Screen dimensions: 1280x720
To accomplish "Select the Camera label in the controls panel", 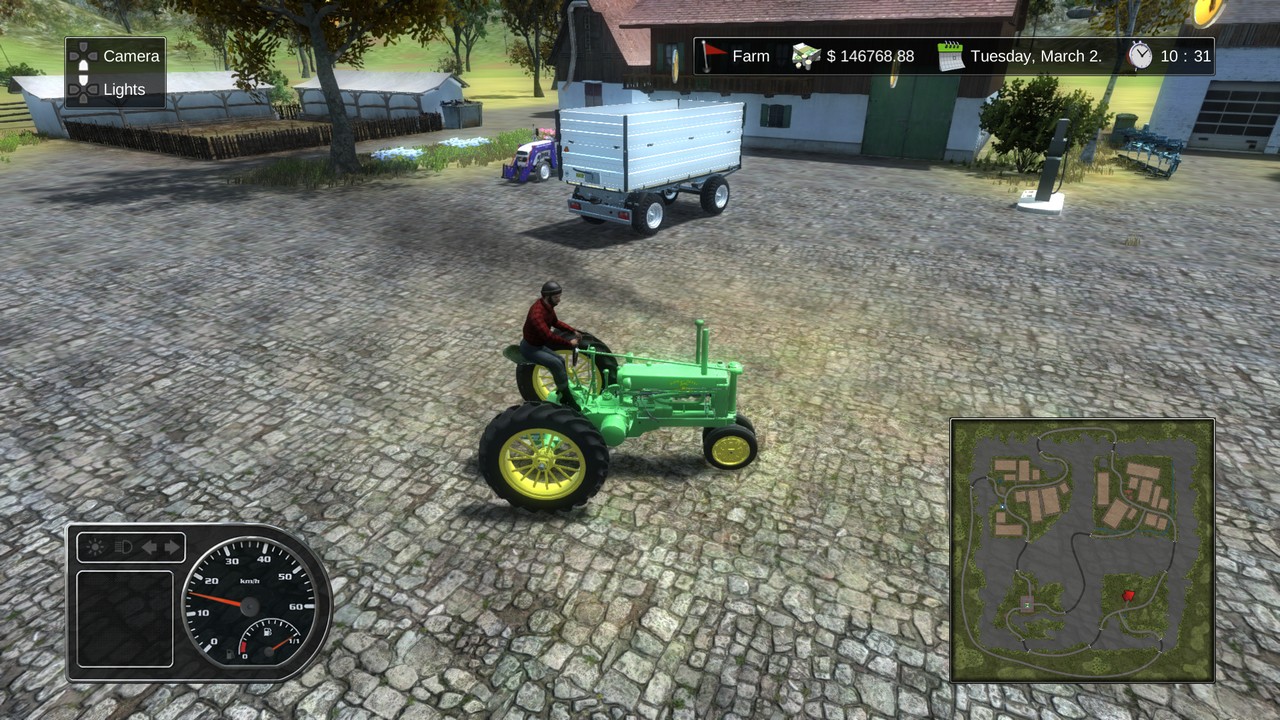I will pos(131,56).
